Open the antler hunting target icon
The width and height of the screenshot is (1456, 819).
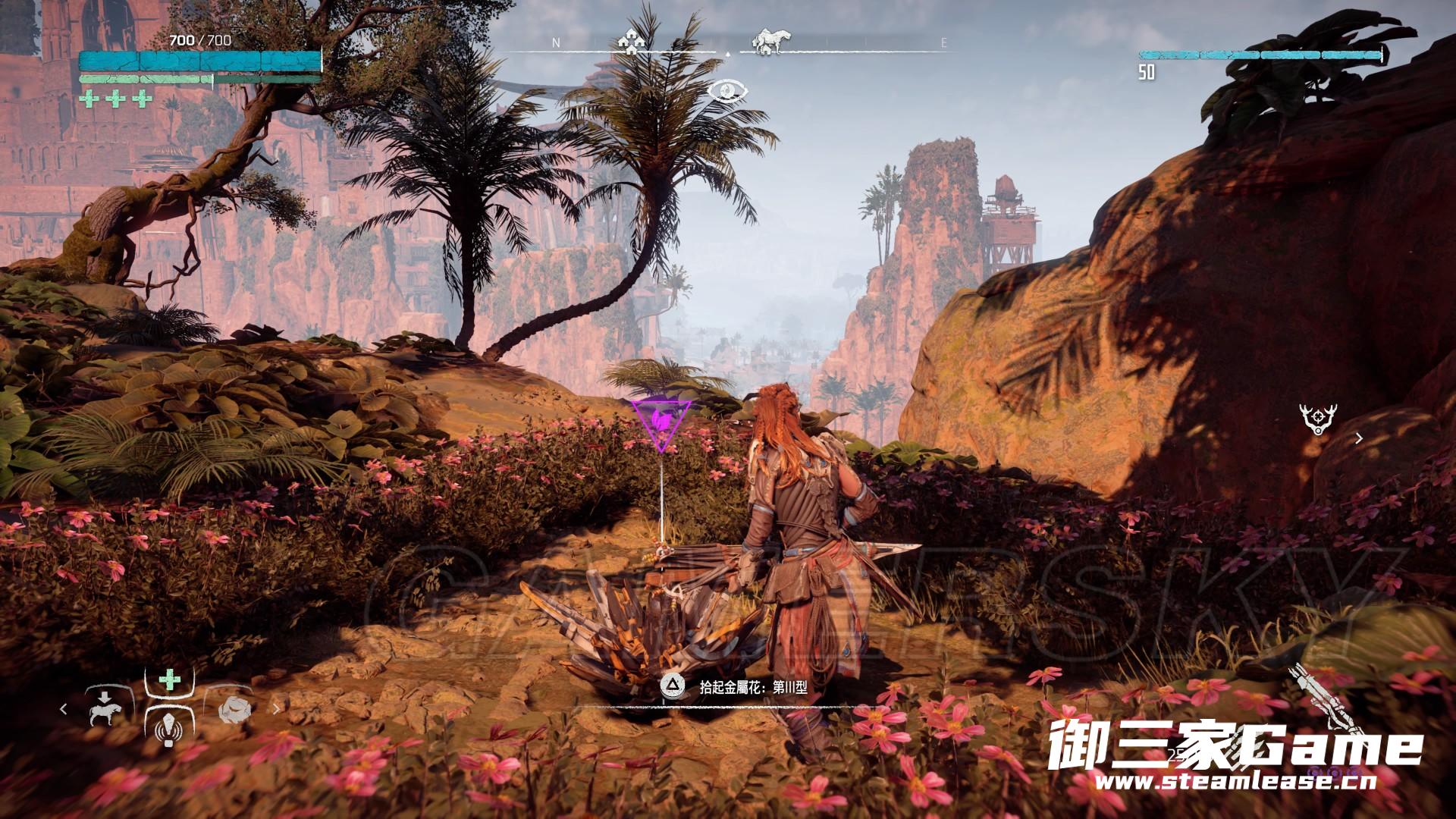point(1317,419)
